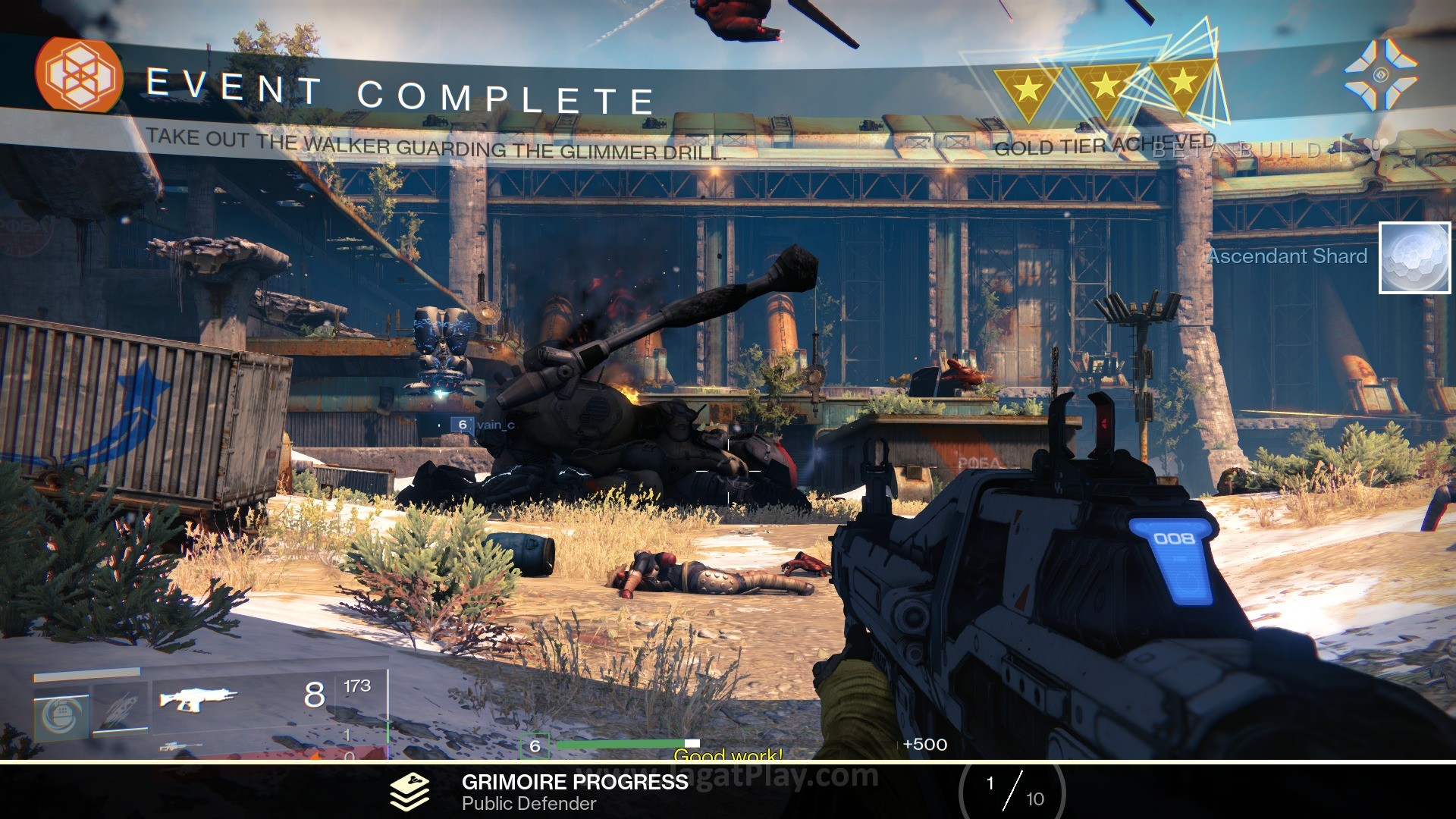Click the white cross emblem beside the stars
This screenshot has width=1456, height=819.
point(1380,75)
